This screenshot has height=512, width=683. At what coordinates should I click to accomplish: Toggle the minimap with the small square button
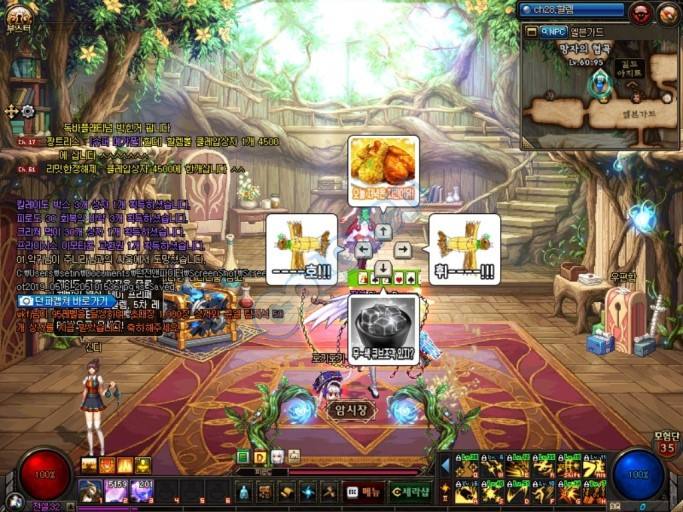tap(531, 31)
